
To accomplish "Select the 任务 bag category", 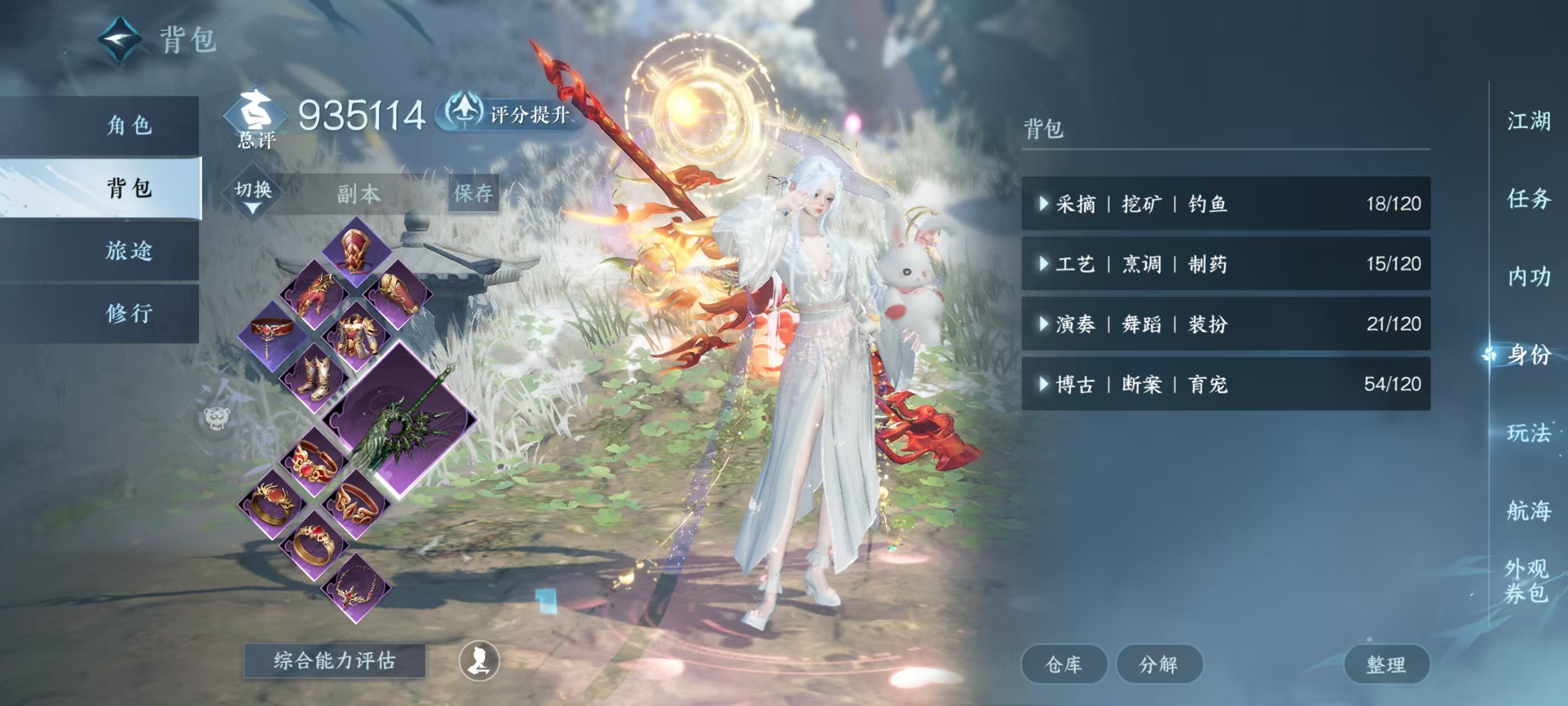I will (1528, 198).
